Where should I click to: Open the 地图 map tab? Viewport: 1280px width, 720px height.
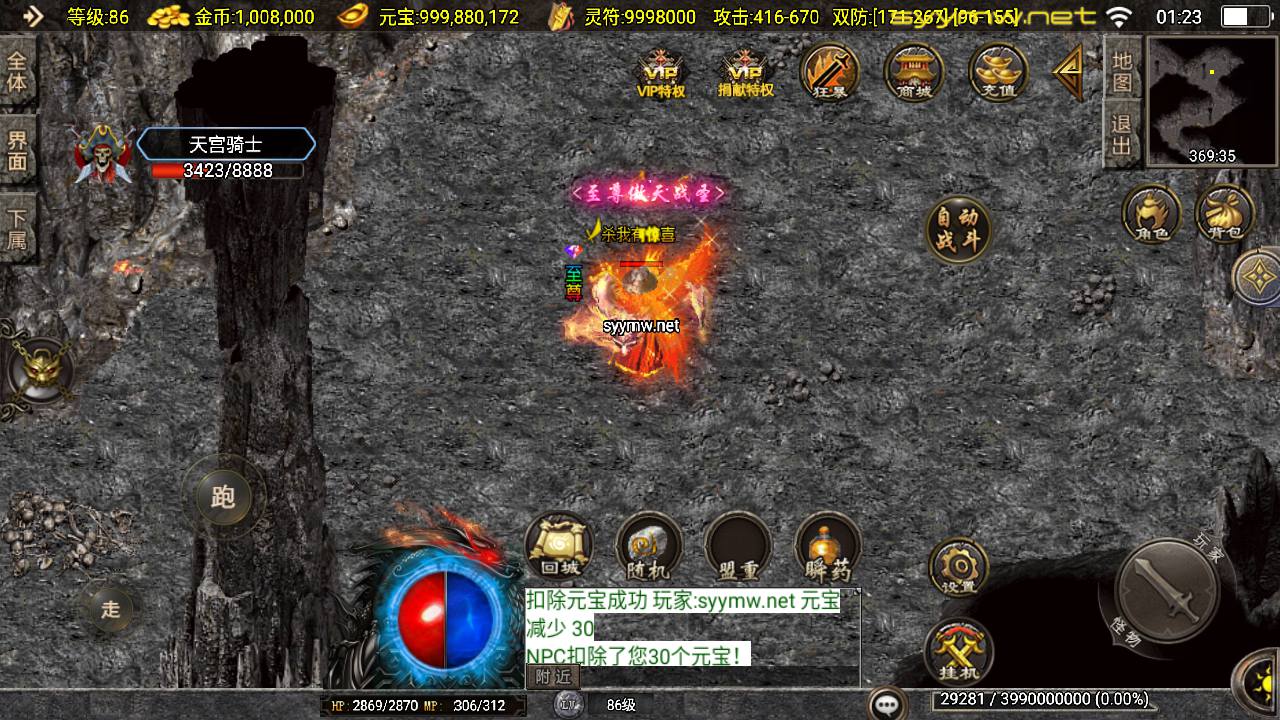[x=1122, y=70]
